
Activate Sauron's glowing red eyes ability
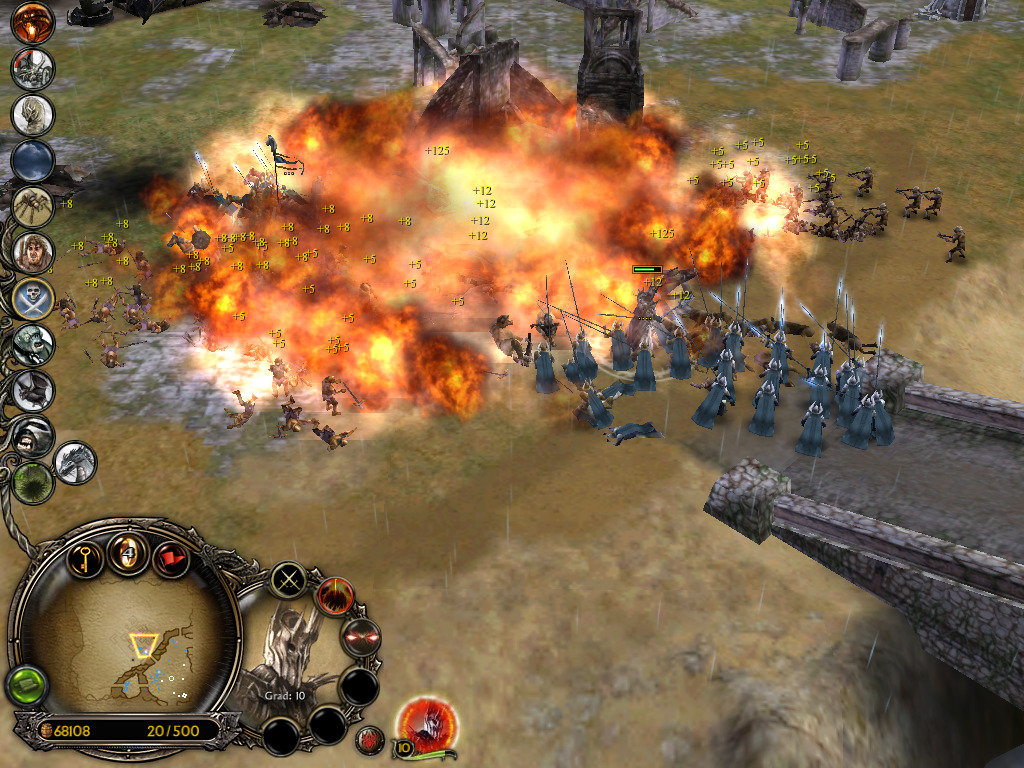pyautogui.click(x=360, y=637)
